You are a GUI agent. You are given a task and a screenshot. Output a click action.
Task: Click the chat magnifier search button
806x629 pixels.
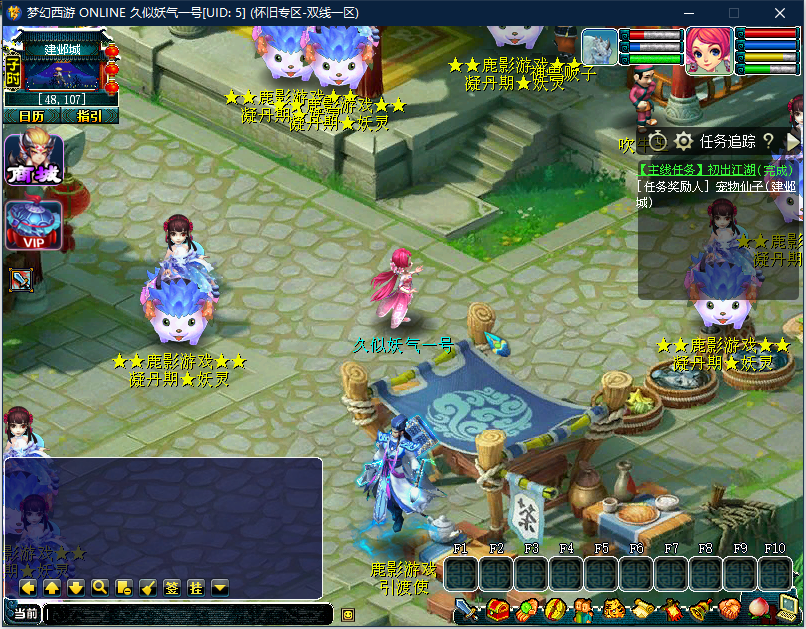(100, 587)
